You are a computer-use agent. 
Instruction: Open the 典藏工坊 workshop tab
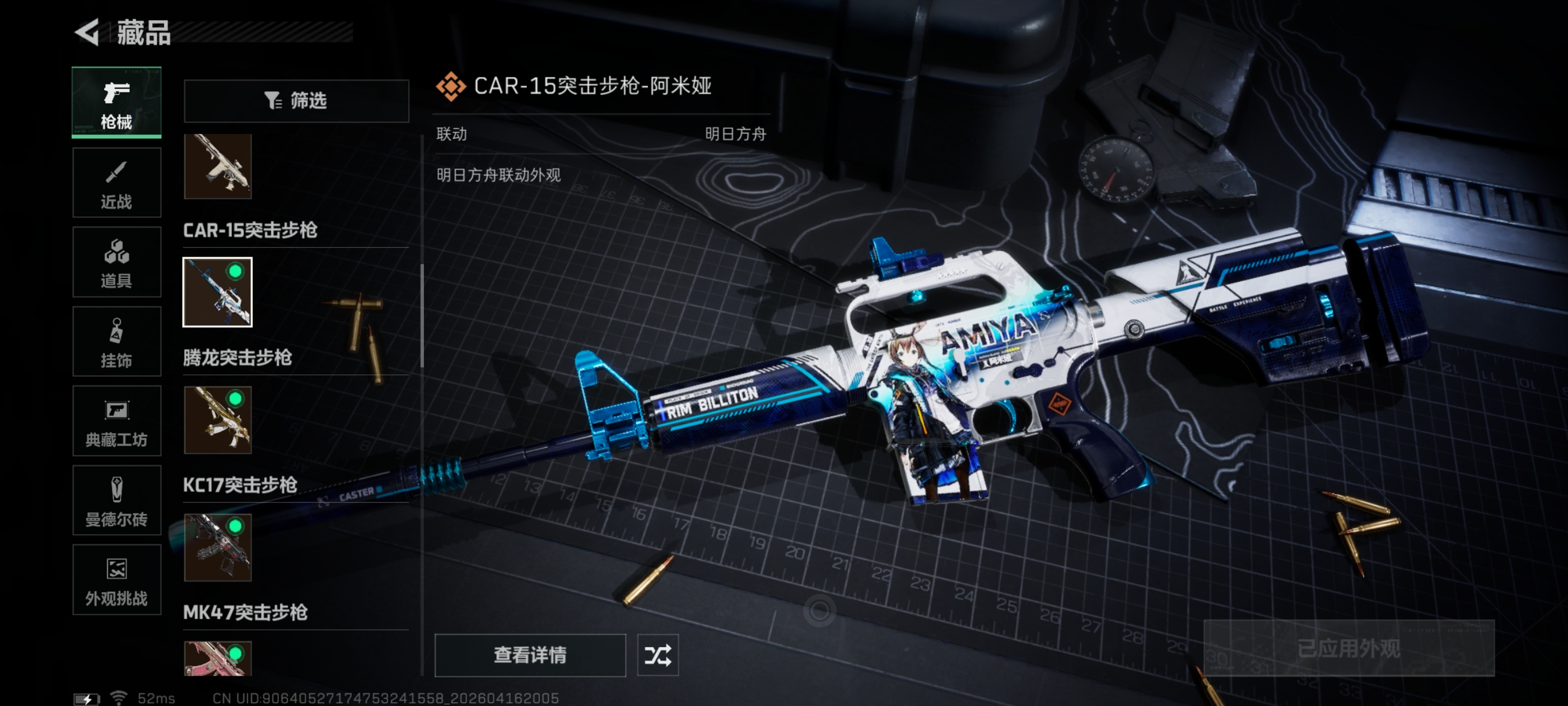point(116,421)
